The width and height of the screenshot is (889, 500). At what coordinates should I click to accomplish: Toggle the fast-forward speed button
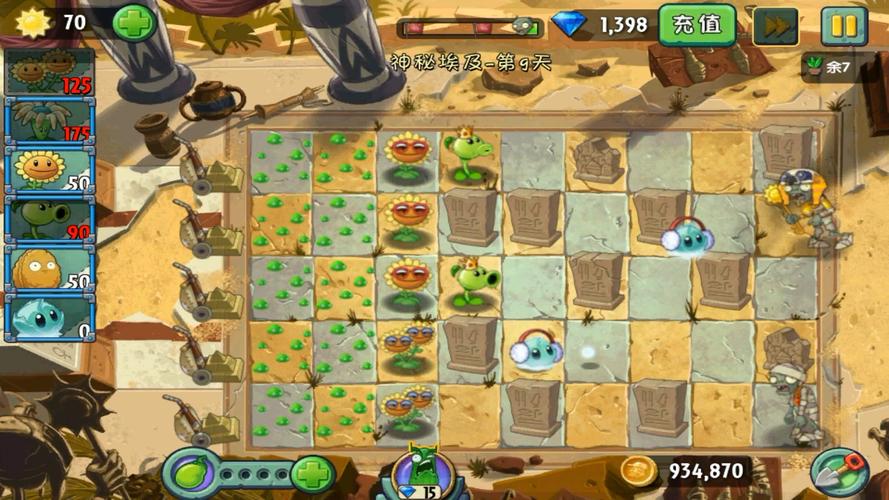click(773, 25)
